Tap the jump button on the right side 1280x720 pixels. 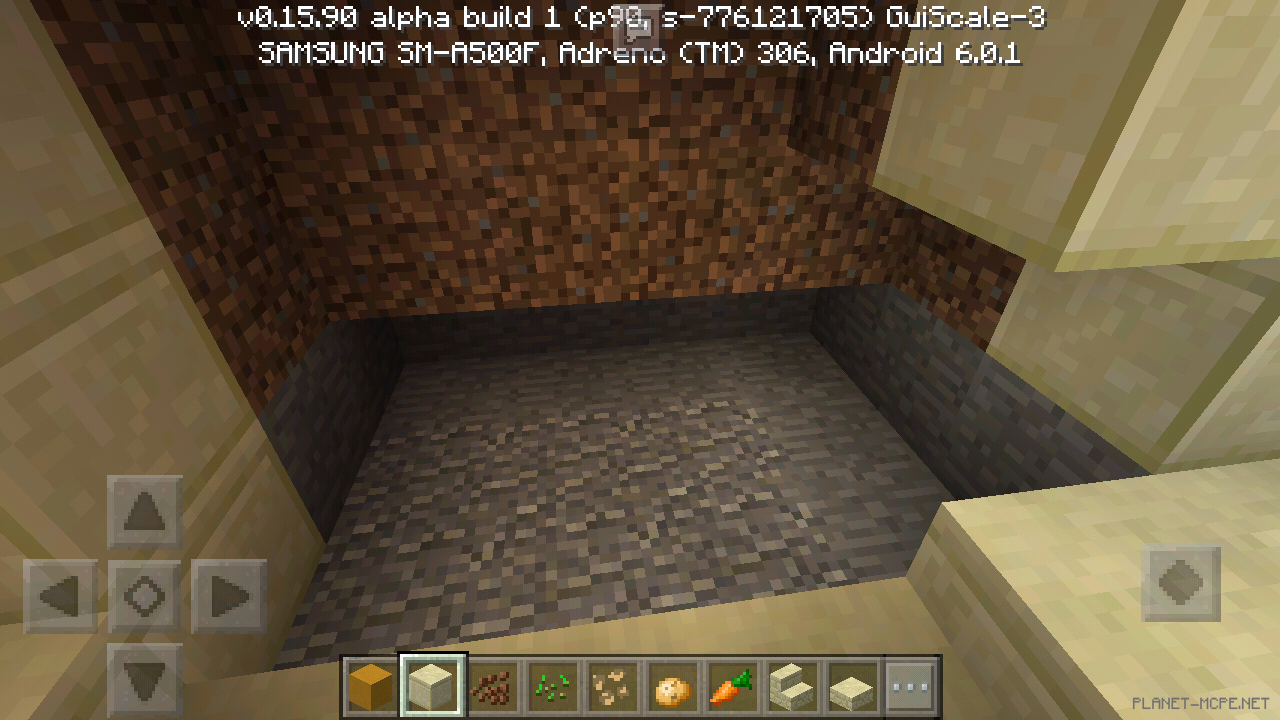[x=1183, y=583]
